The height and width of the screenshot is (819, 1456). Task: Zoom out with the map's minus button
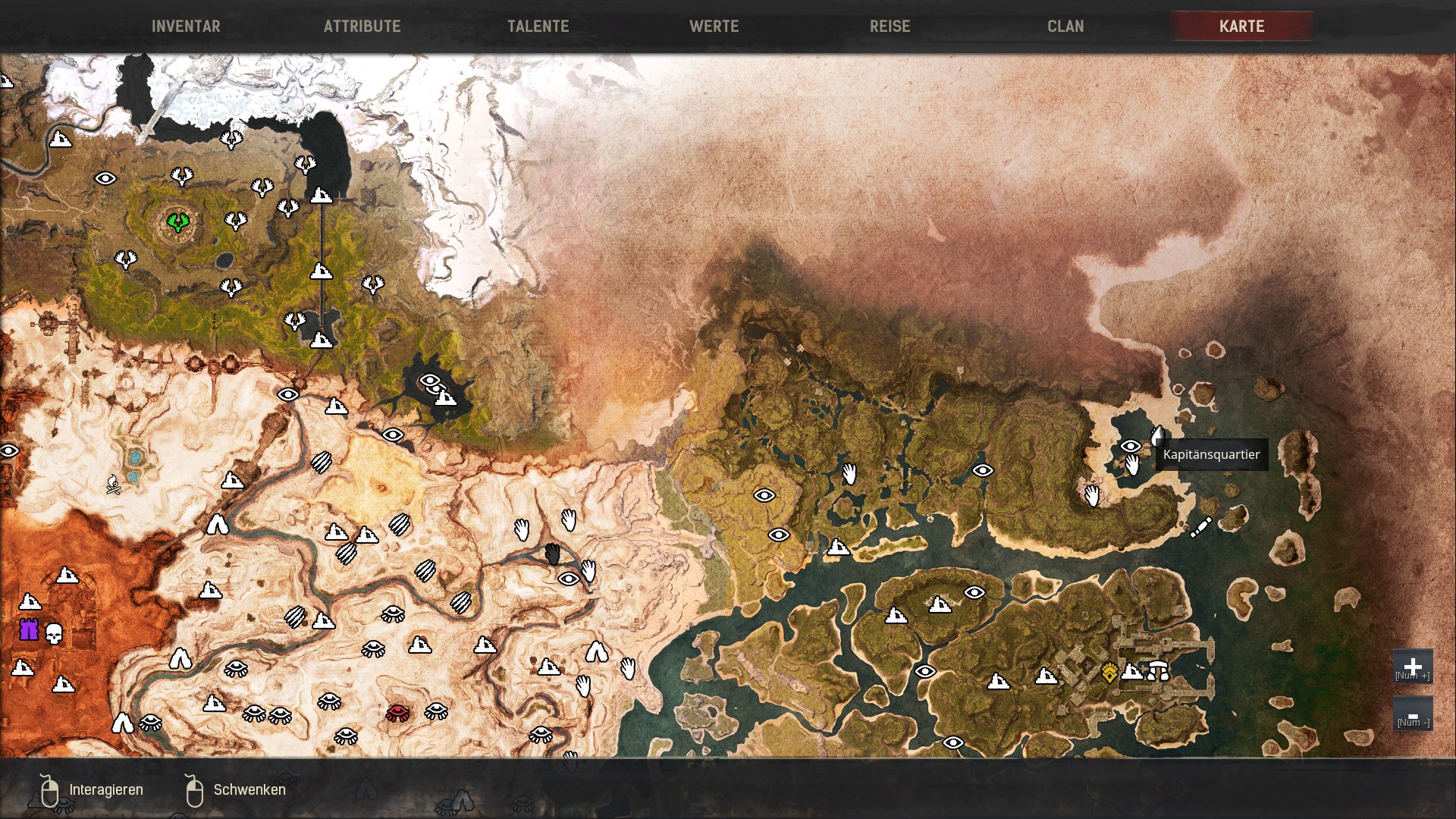pos(1412,715)
